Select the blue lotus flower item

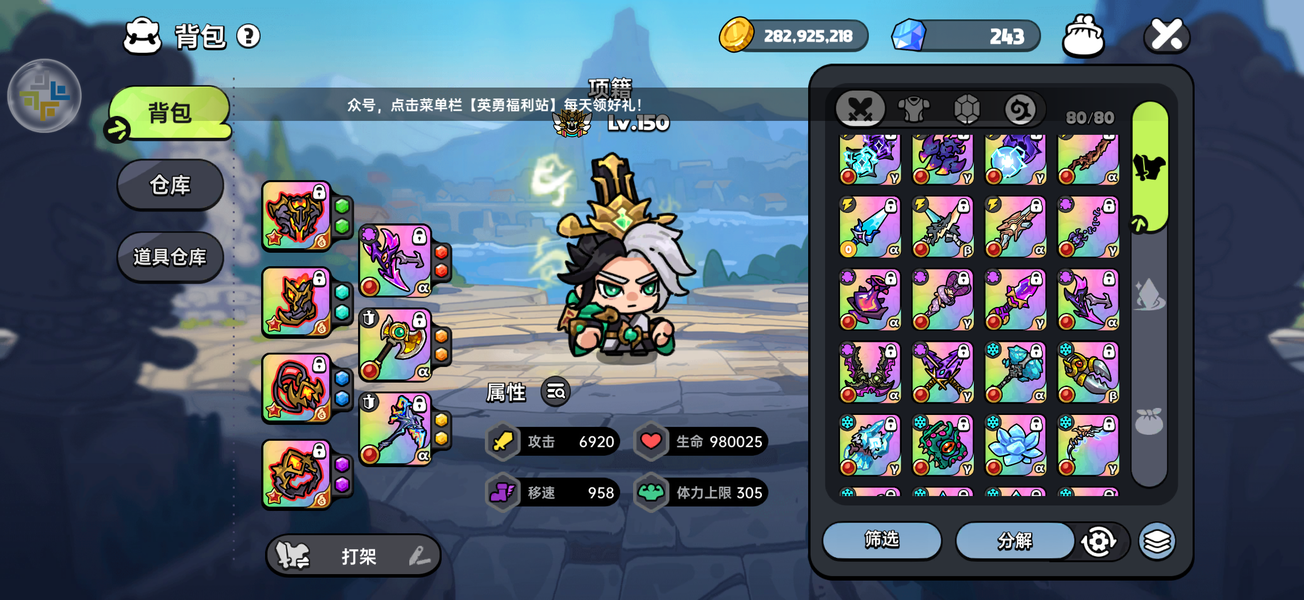(1015, 445)
